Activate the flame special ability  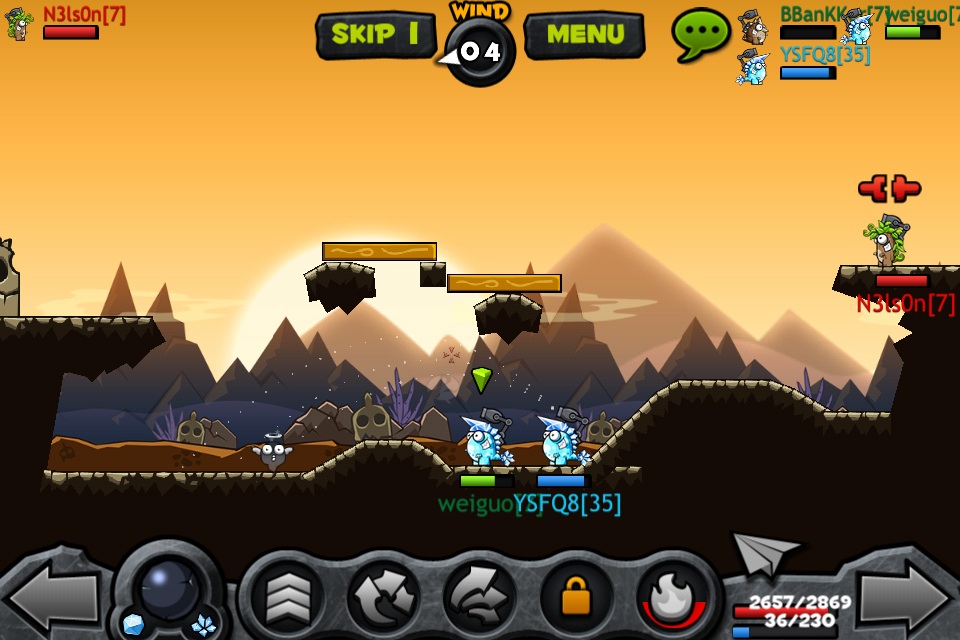(671, 598)
